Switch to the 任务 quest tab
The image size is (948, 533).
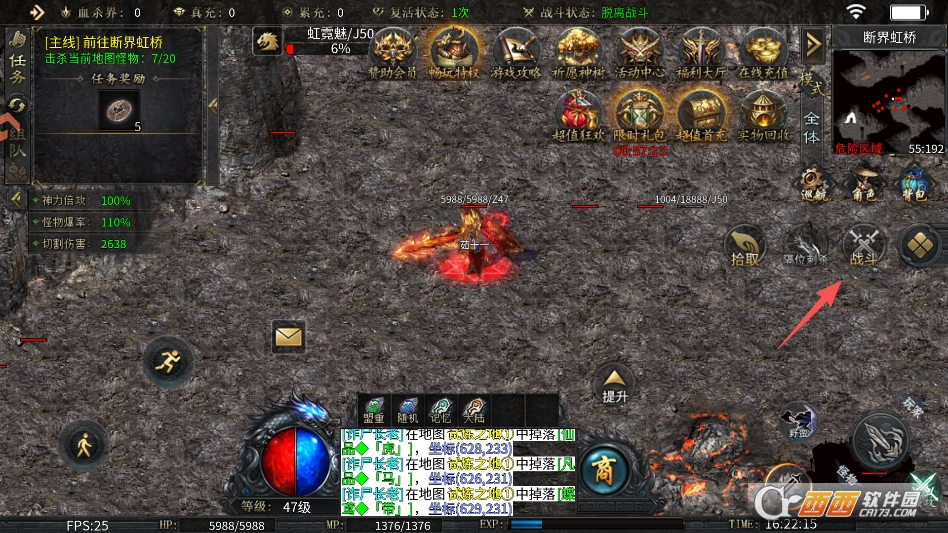point(17,58)
